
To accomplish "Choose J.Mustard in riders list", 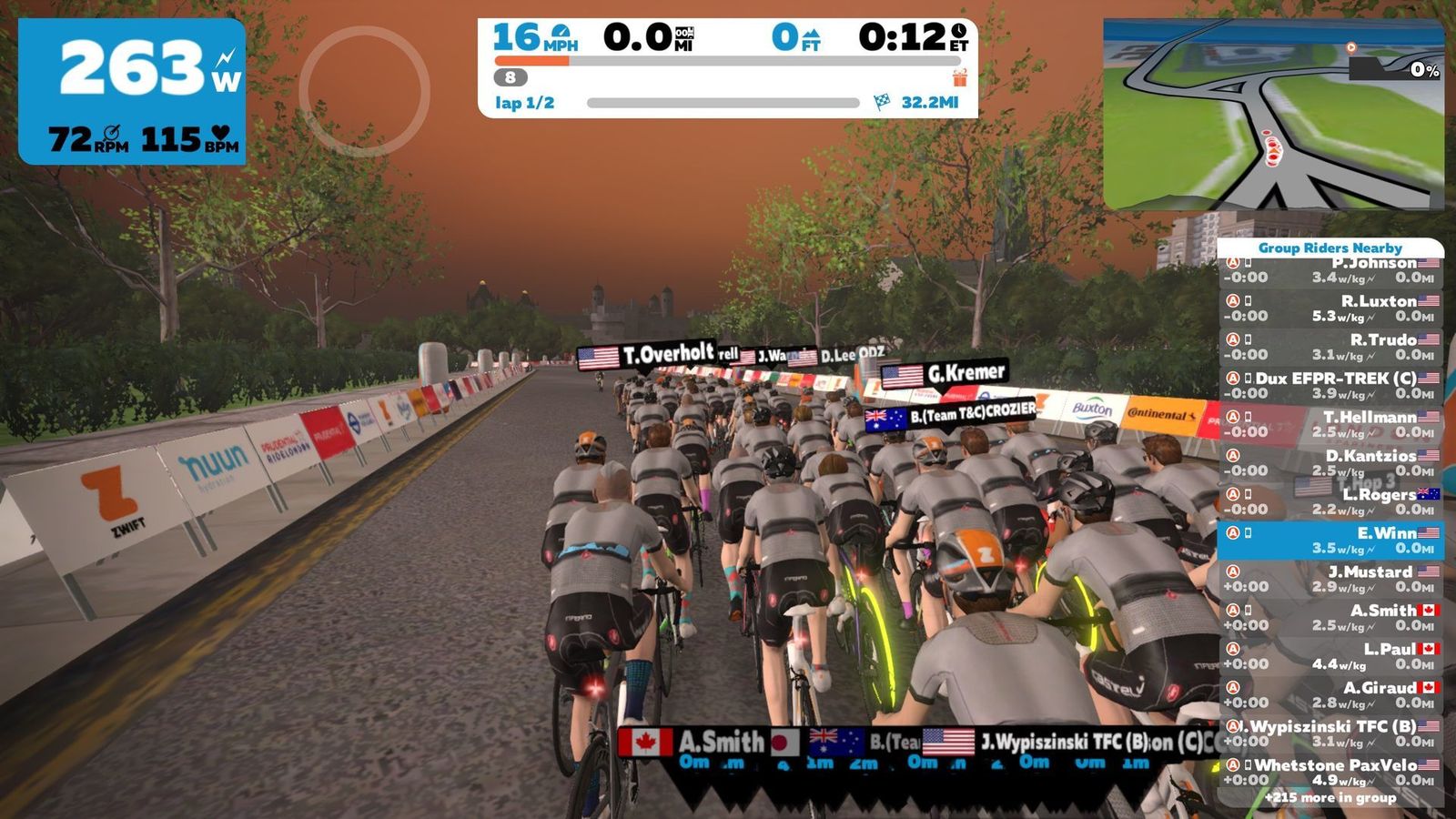I will [x=1330, y=579].
